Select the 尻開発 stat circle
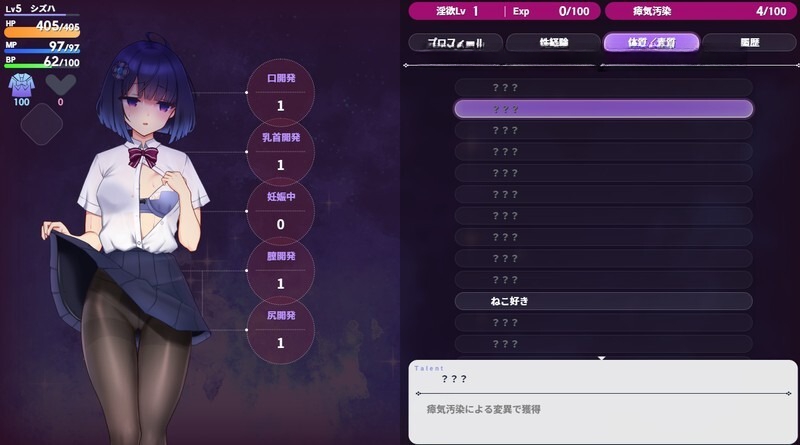800x445 pixels. tap(280, 329)
